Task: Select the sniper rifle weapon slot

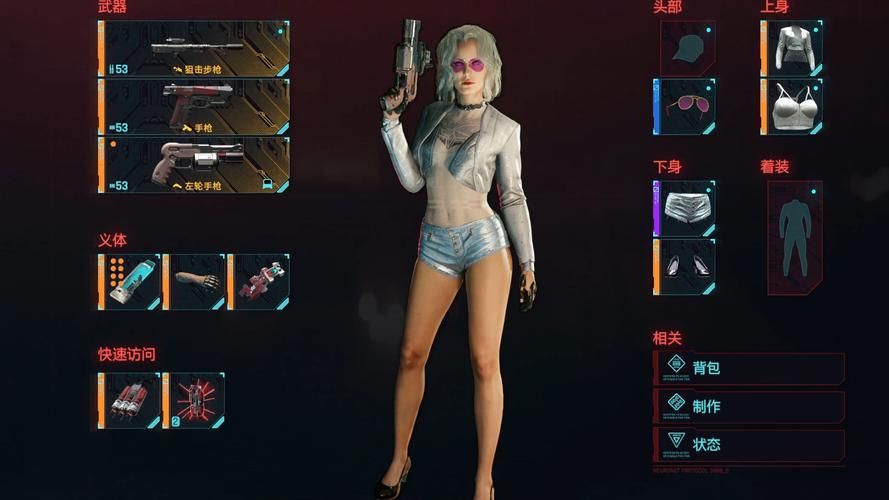Action: (195, 49)
